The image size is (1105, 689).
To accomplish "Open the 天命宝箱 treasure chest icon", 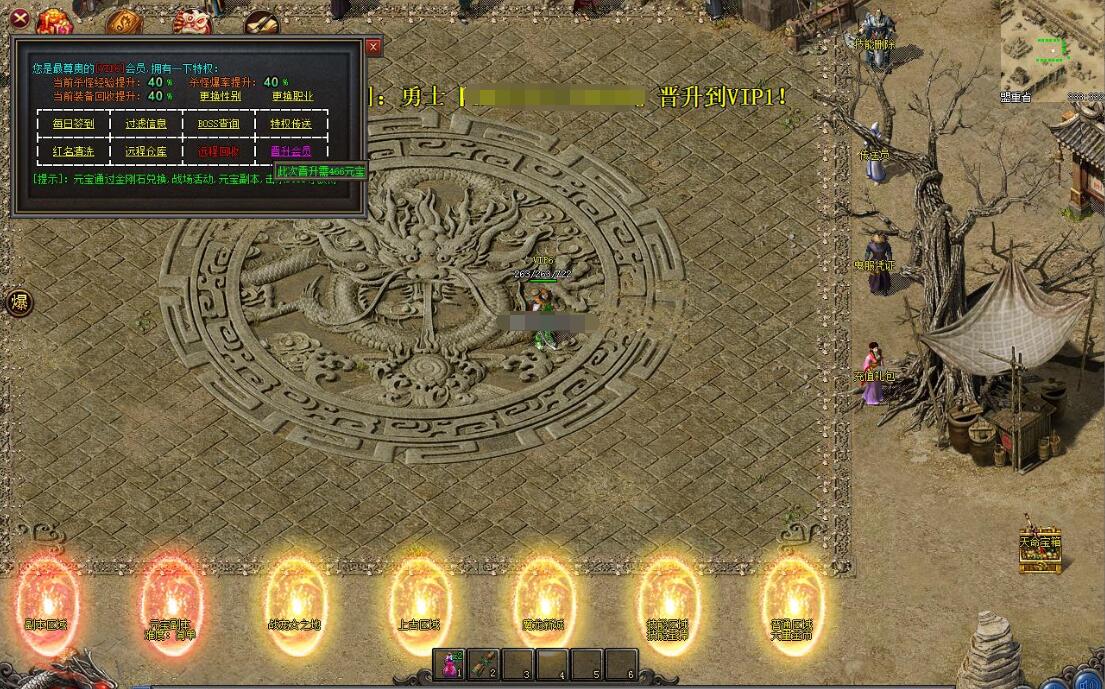I will [x=1040, y=550].
